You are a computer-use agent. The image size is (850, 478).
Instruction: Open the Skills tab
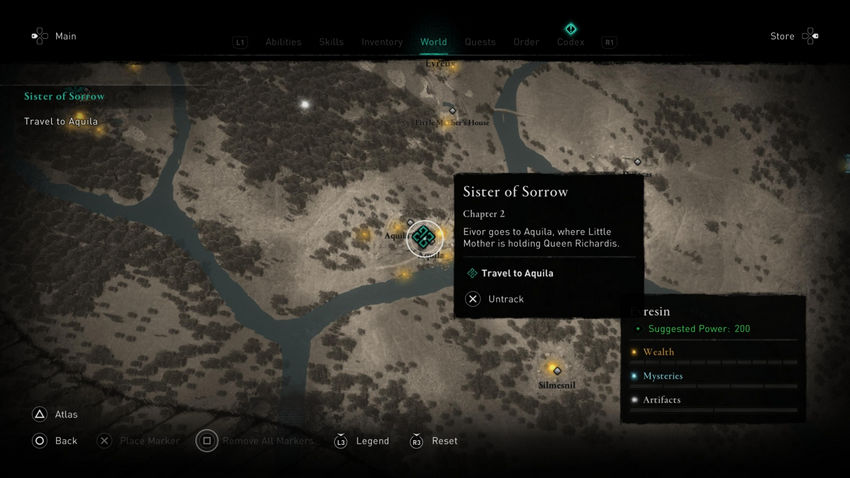(331, 42)
